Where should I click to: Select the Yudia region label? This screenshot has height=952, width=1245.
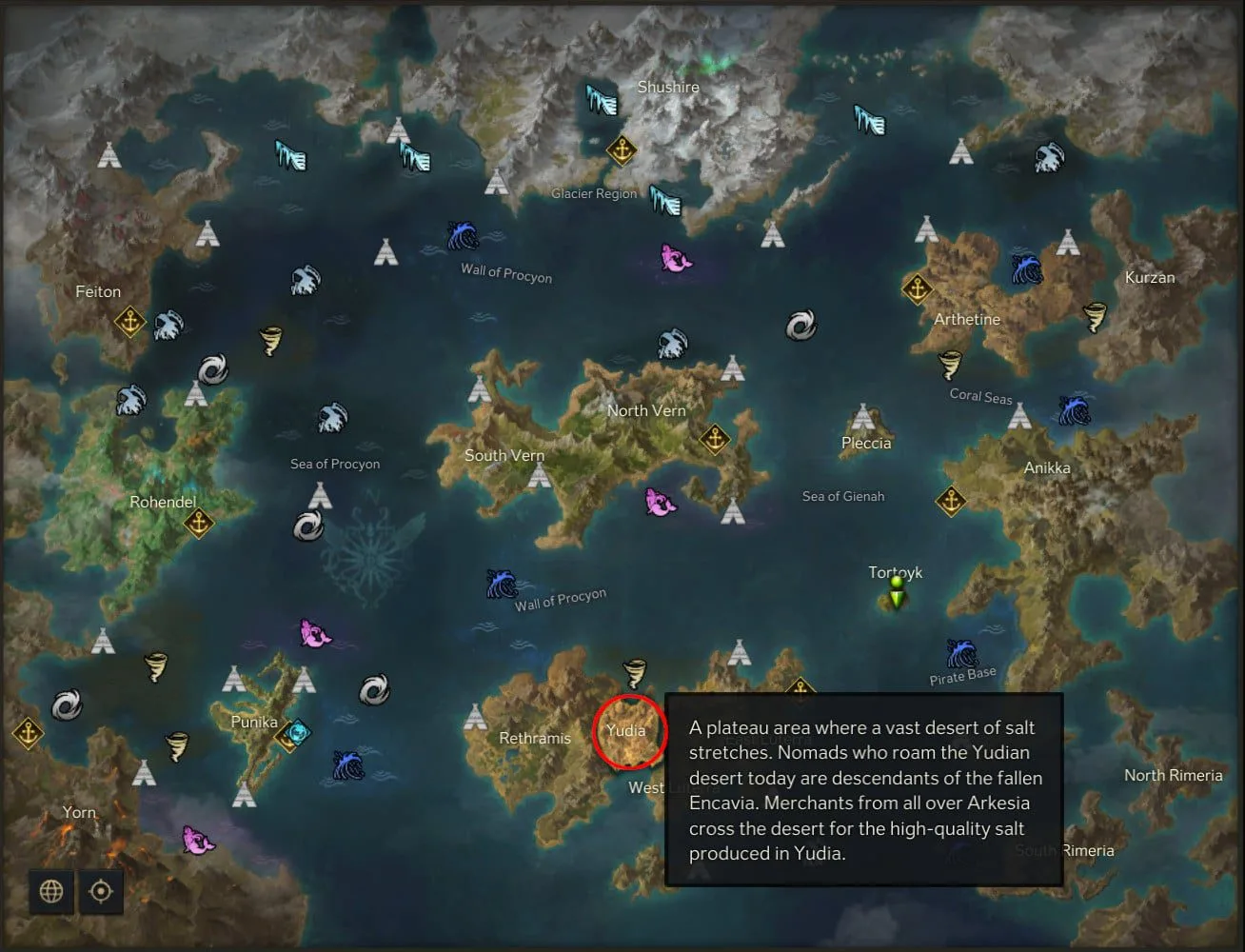pyautogui.click(x=626, y=731)
